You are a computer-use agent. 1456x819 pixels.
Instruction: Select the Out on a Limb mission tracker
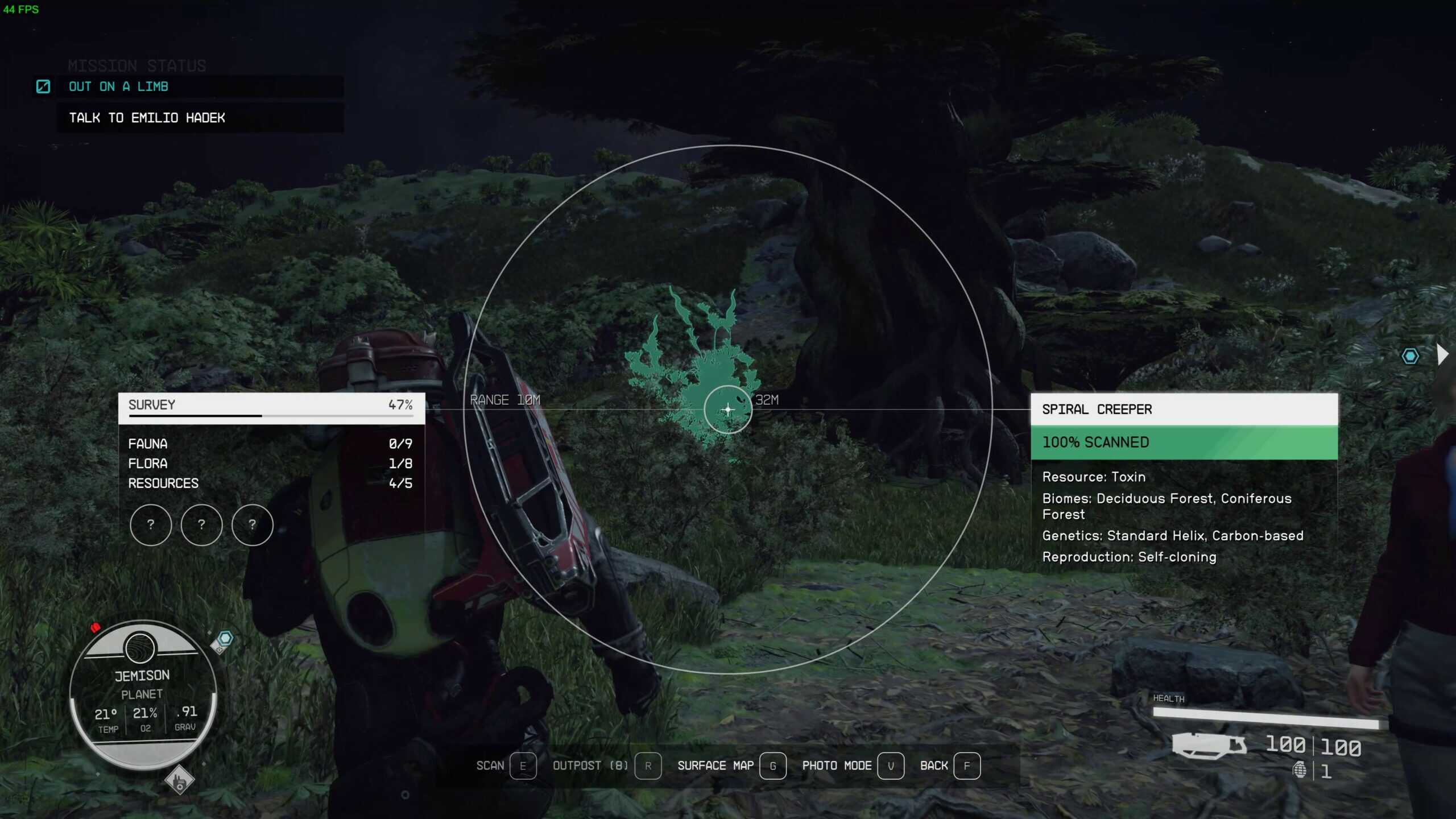[118, 86]
